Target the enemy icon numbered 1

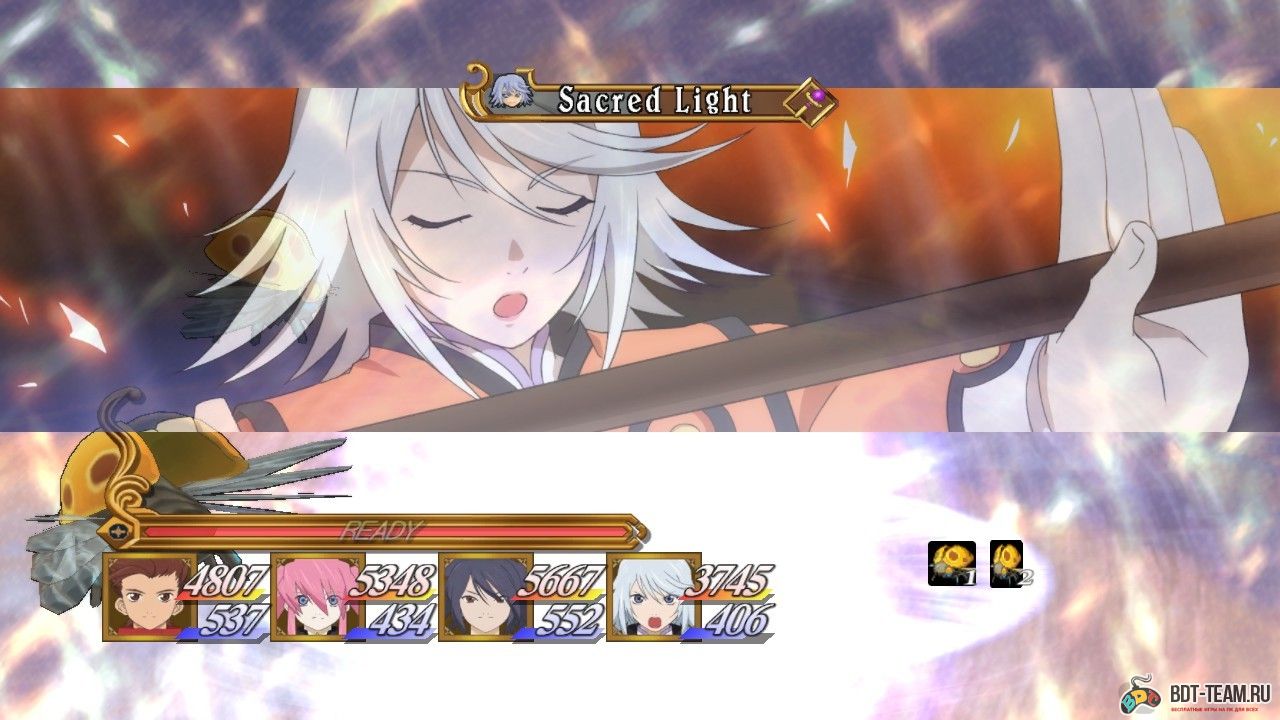tap(951, 563)
